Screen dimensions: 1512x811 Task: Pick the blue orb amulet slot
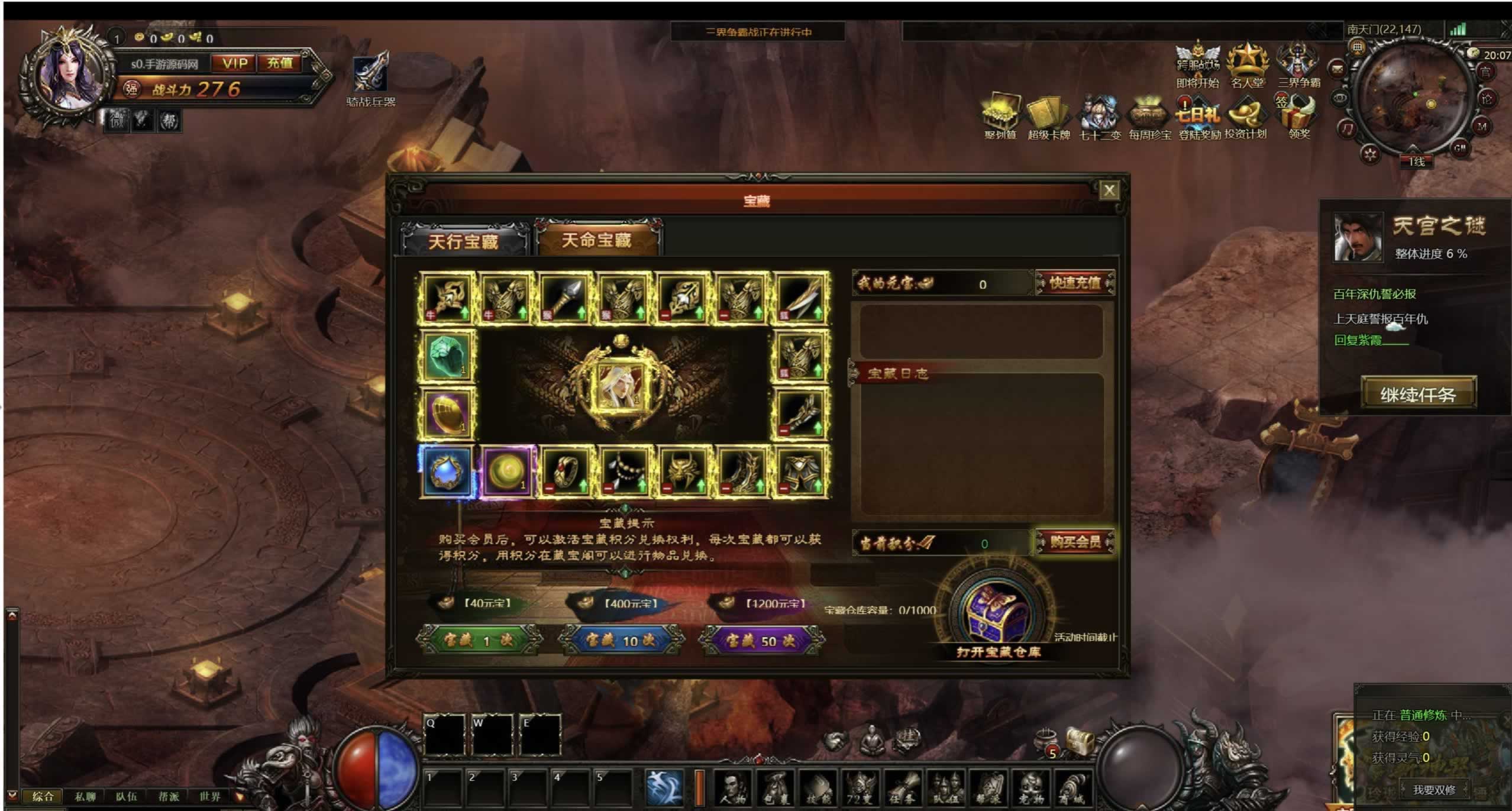coord(447,472)
